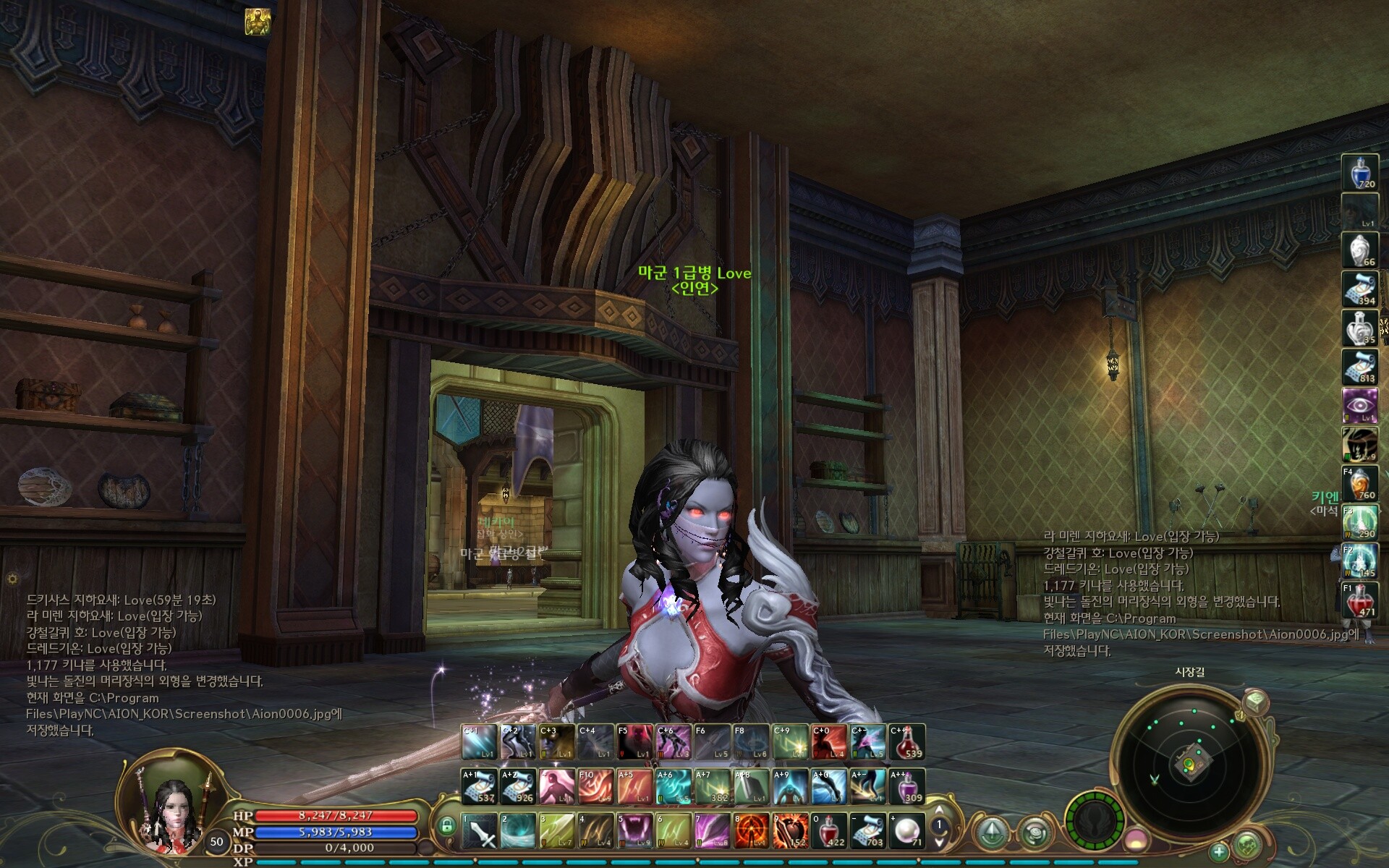This screenshot has width=1389, height=868.
Task: Activate the purple eye skill
Action: tap(1359, 406)
